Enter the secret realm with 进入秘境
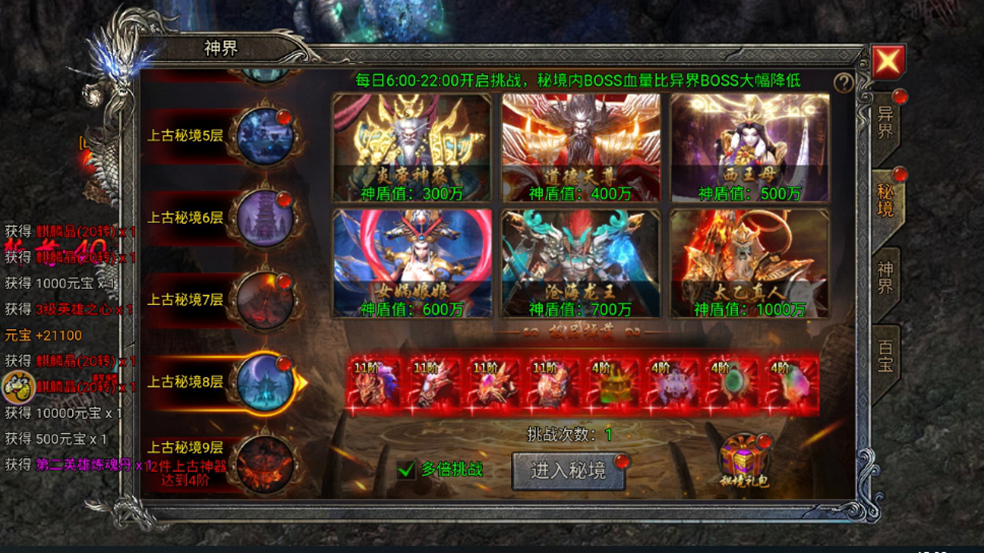984x553 pixels. click(568, 471)
